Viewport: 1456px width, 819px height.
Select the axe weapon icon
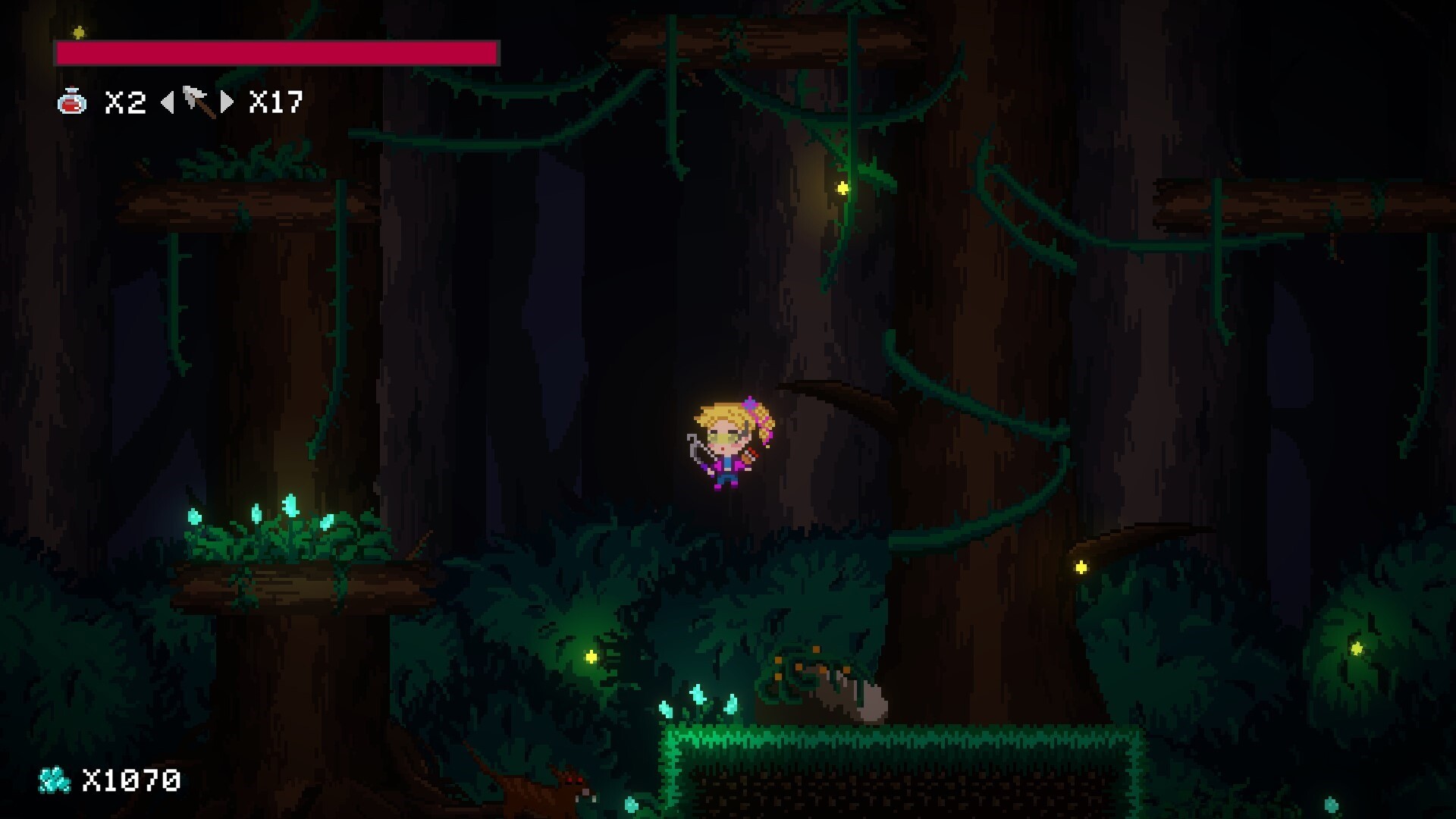click(x=196, y=102)
